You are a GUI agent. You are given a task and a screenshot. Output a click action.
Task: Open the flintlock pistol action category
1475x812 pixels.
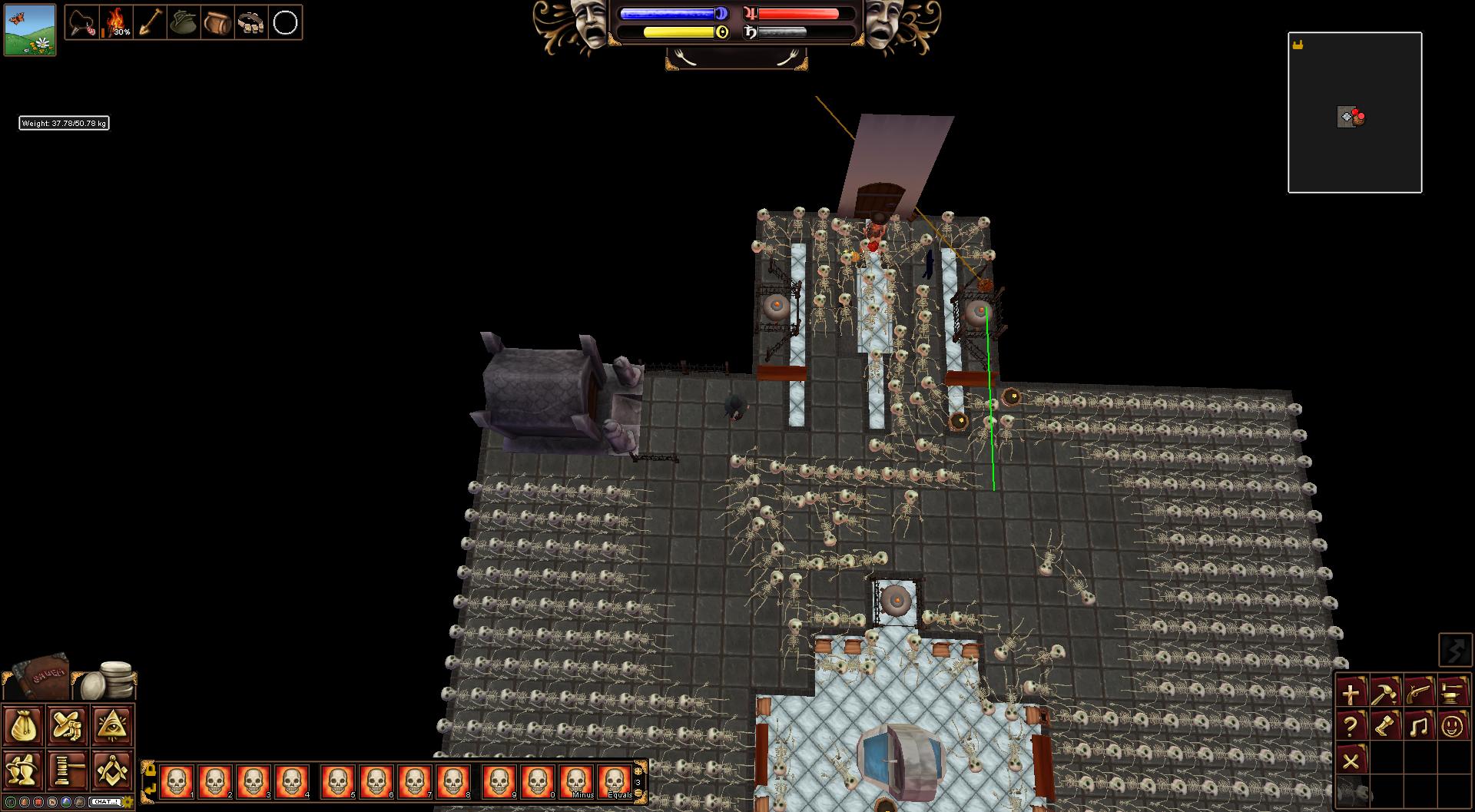click(1419, 692)
